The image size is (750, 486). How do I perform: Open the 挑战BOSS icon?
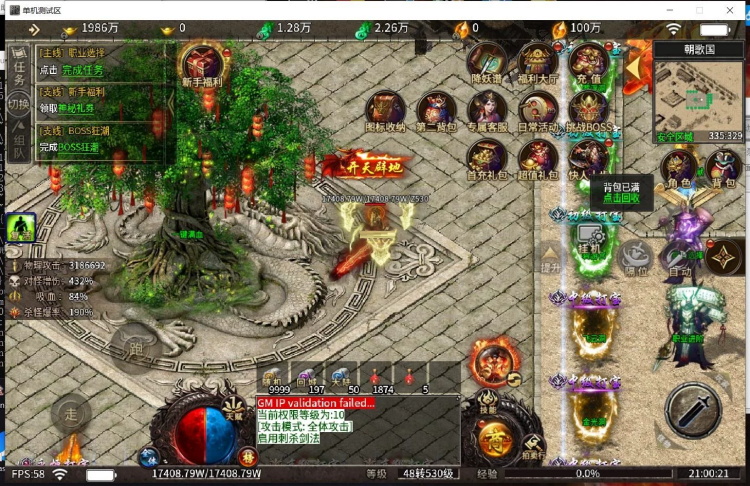coord(589,110)
